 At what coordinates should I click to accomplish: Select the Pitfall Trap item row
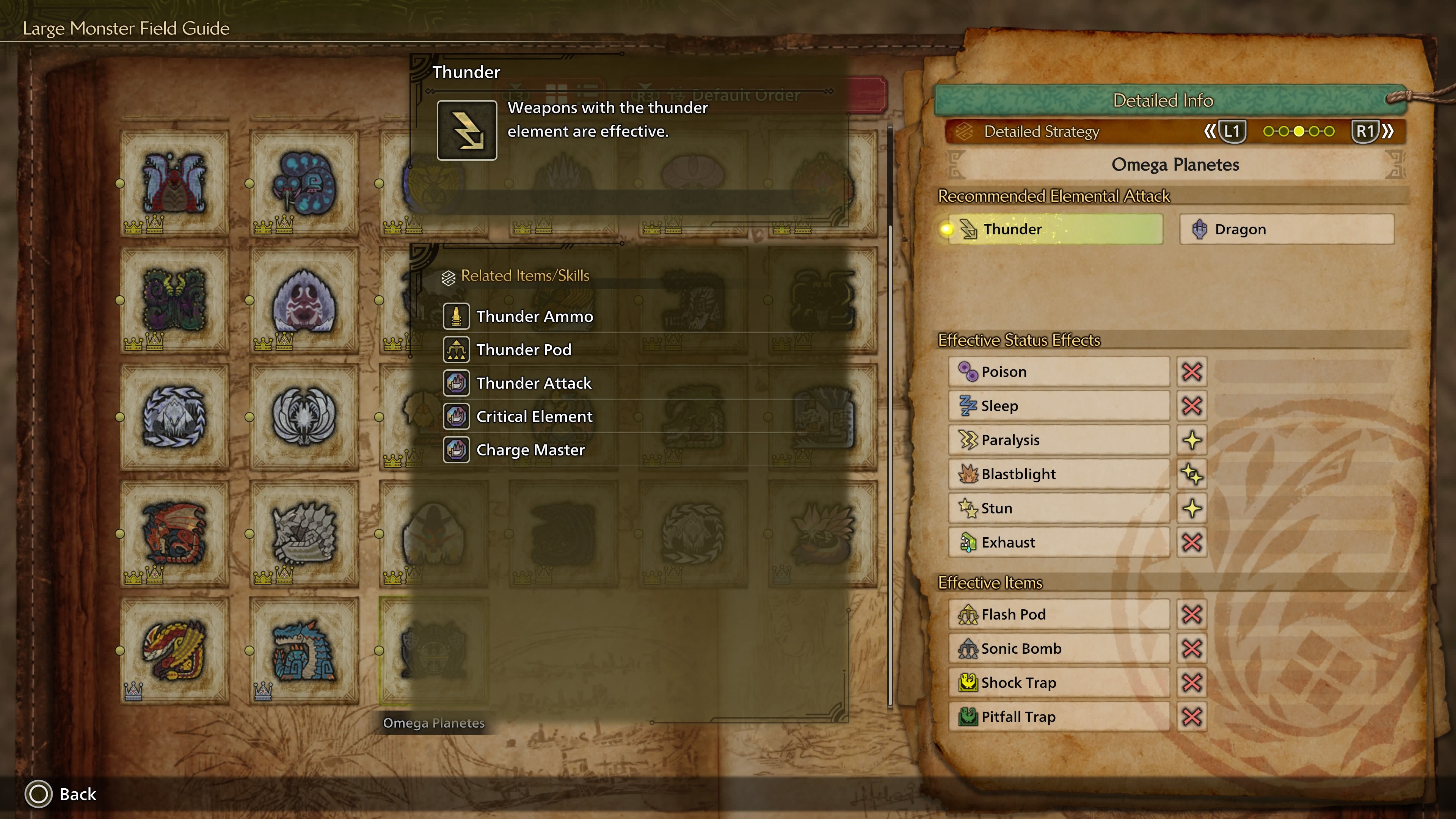(1058, 717)
